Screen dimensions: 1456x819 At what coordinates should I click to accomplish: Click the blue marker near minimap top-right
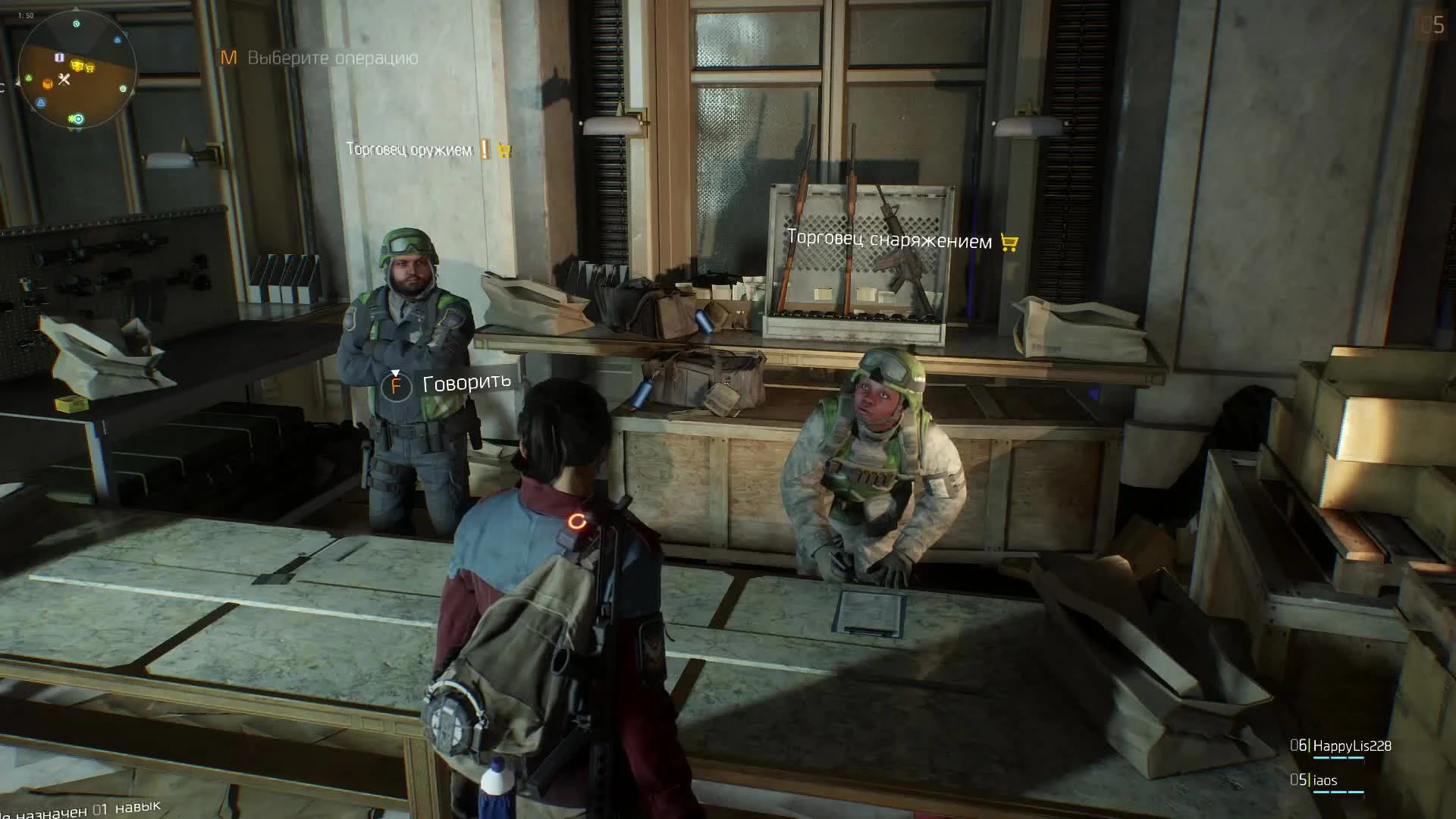(x=118, y=39)
